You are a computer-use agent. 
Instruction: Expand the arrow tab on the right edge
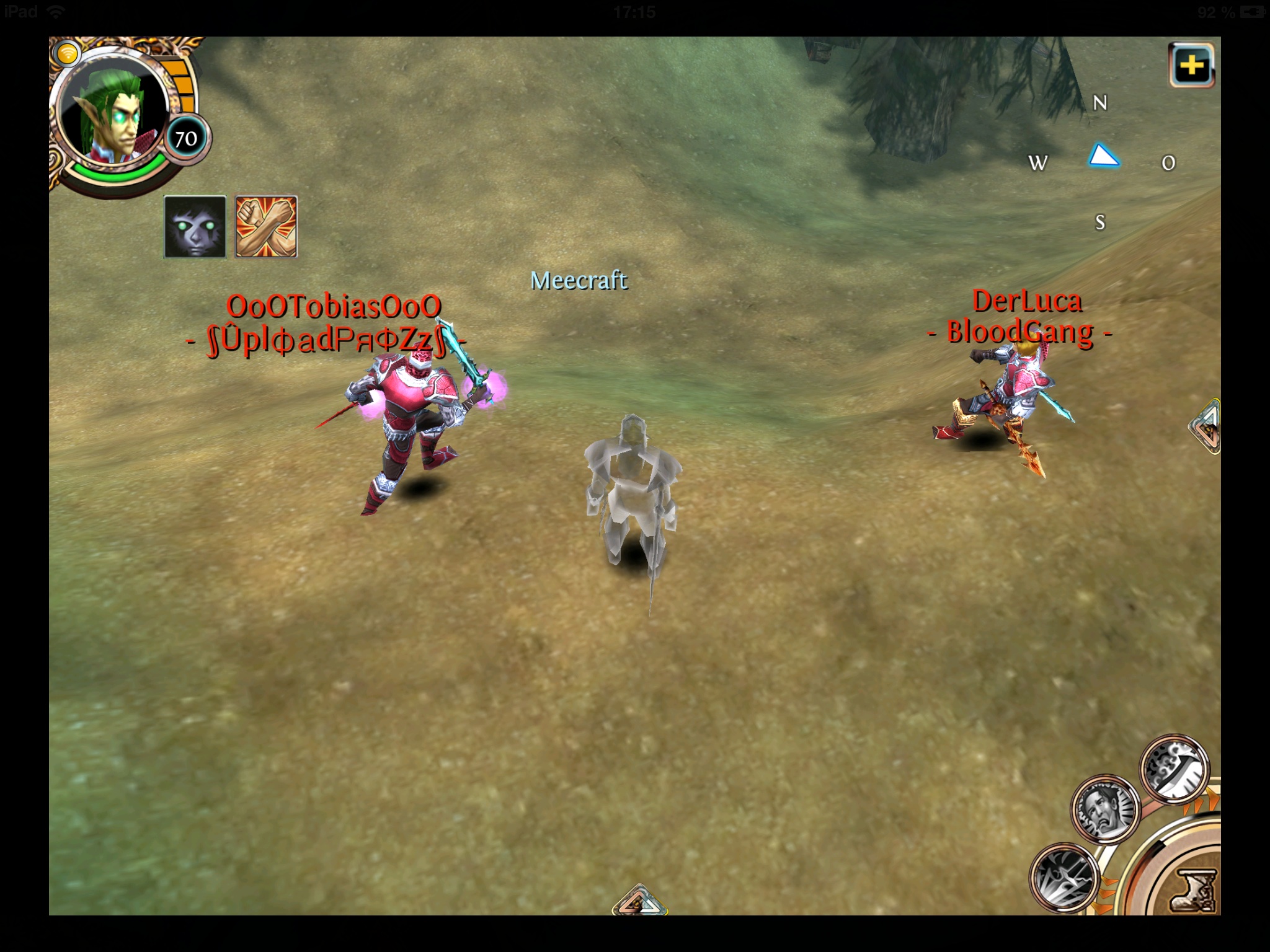click(x=1206, y=428)
